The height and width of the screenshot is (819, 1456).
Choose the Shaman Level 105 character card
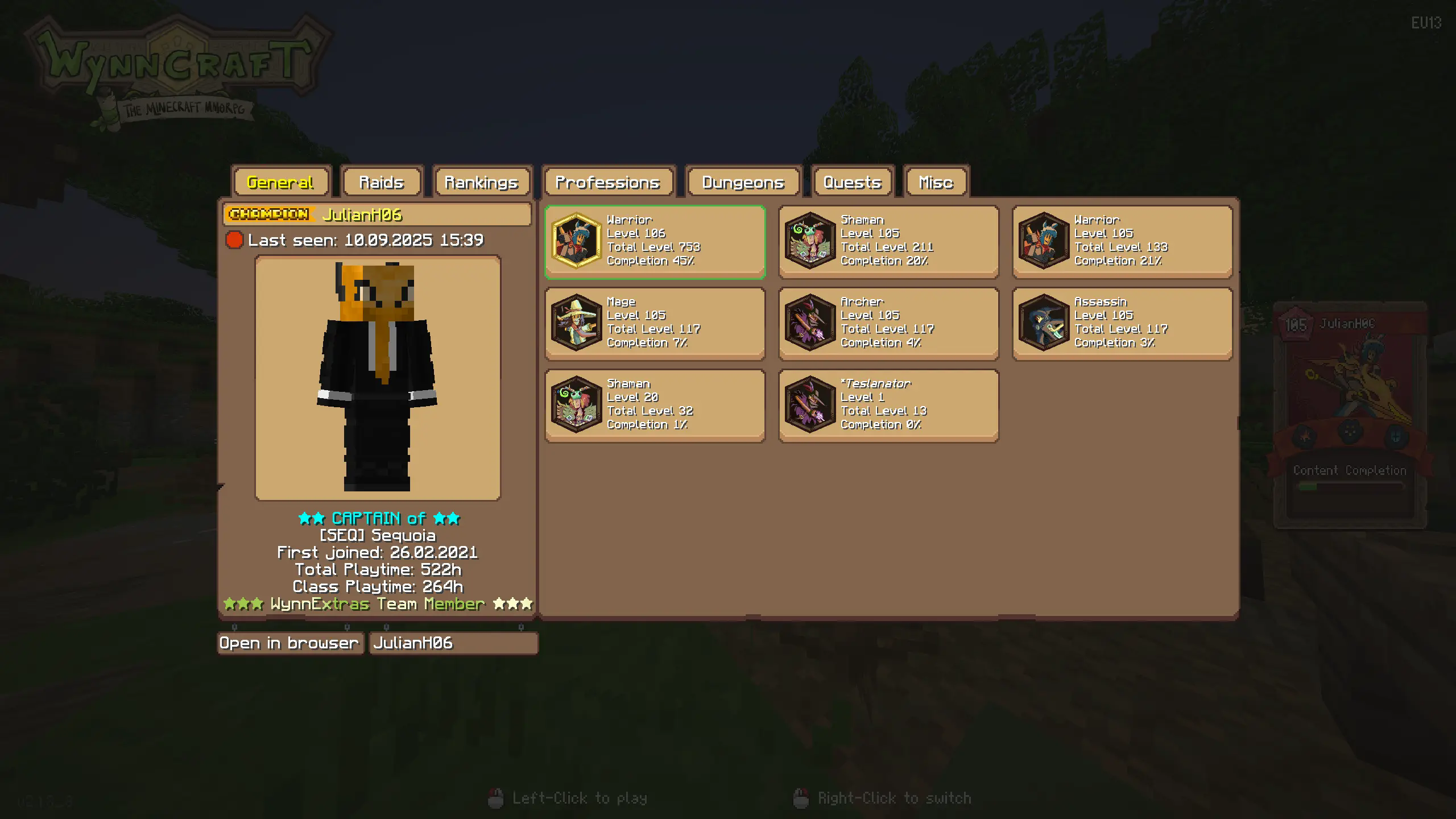point(888,242)
